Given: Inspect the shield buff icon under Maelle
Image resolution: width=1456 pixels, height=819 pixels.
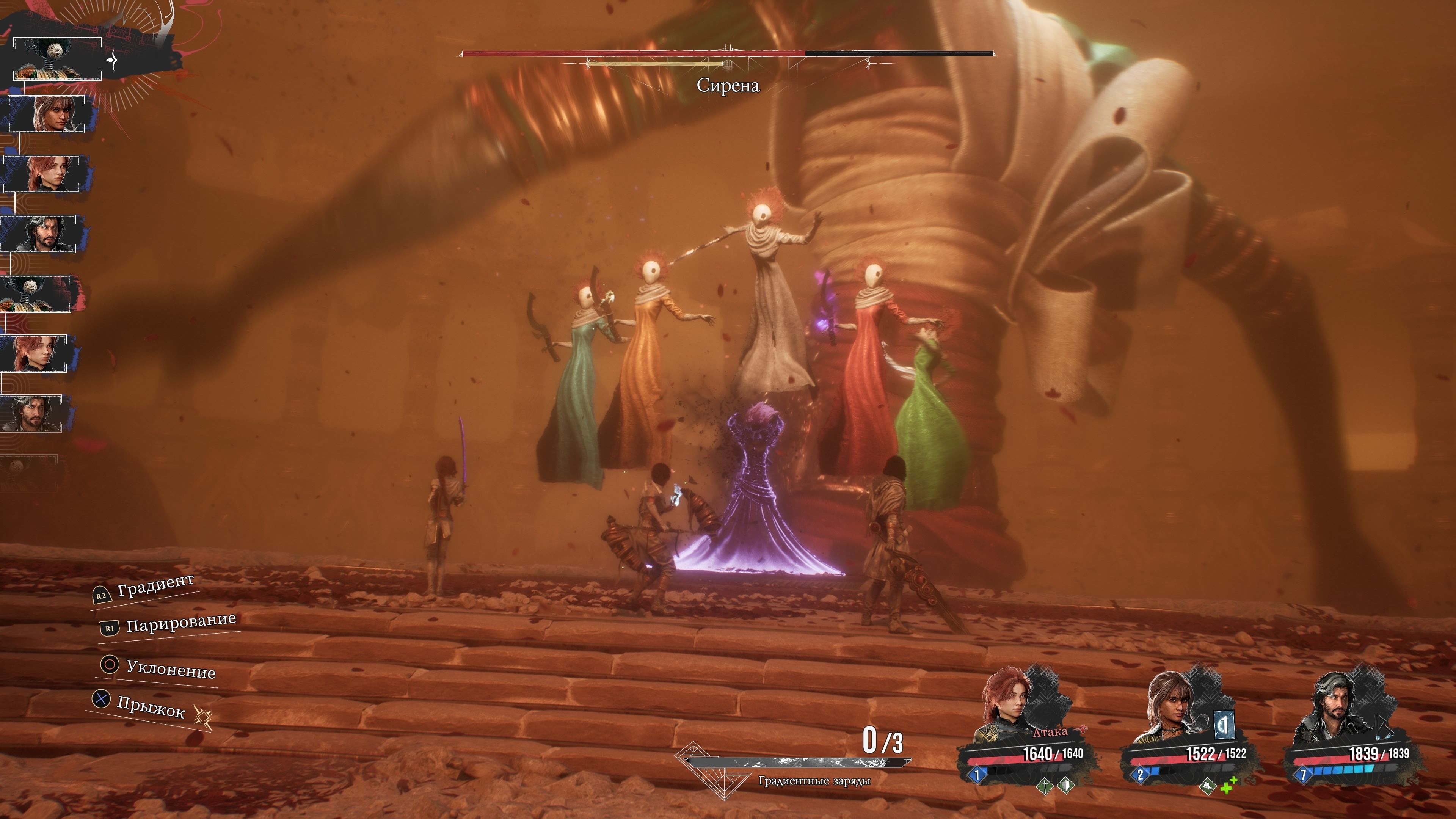Looking at the screenshot, I should click(1065, 785).
